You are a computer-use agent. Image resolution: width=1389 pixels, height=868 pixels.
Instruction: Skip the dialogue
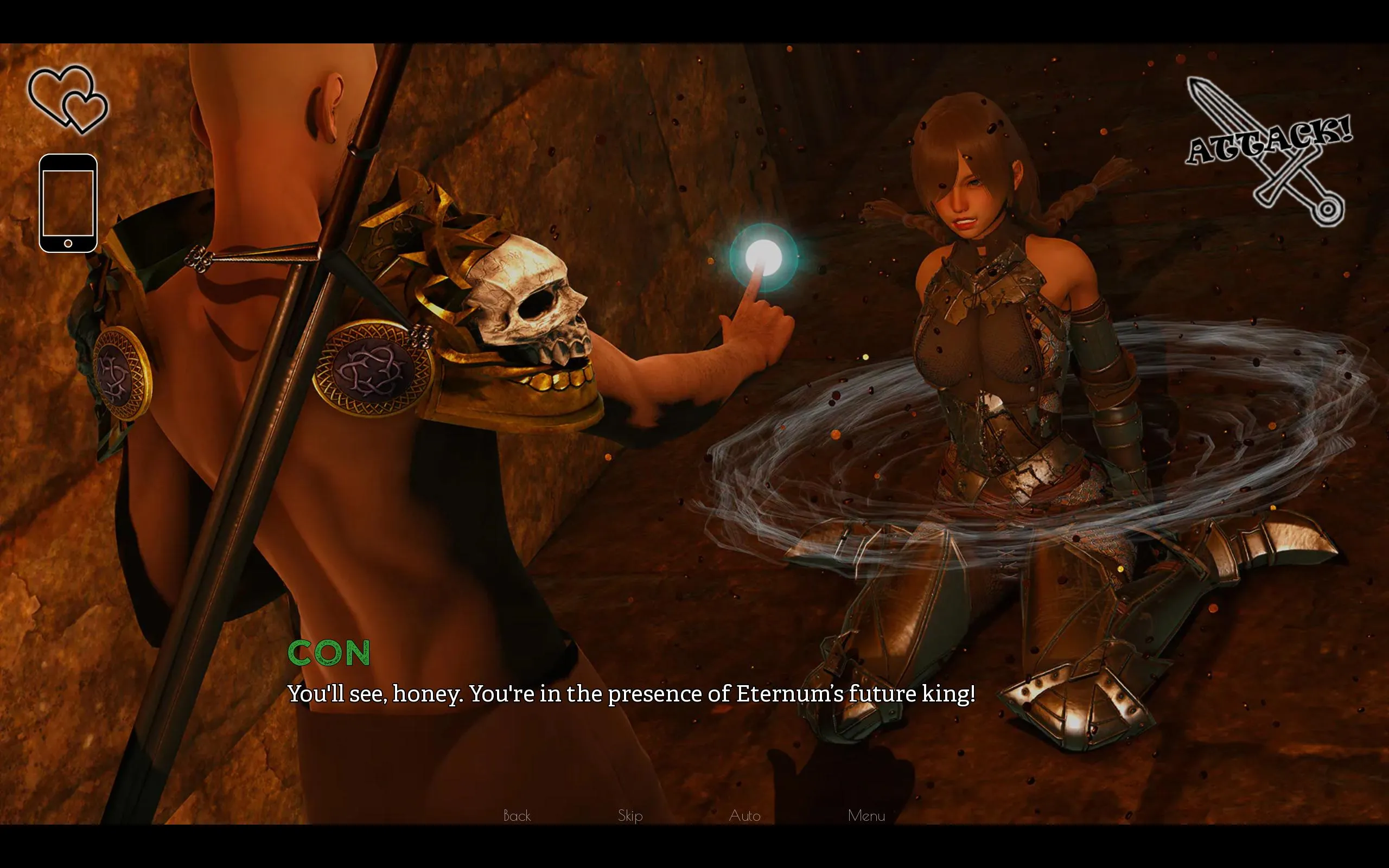coord(629,816)
